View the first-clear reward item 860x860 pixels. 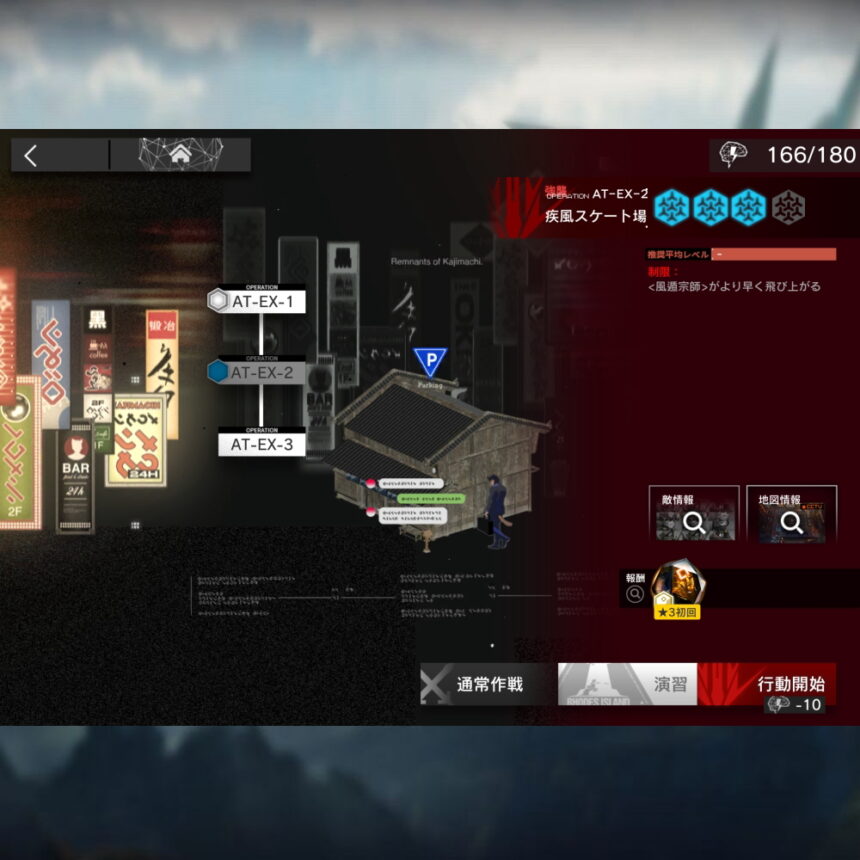coord(677,587)
